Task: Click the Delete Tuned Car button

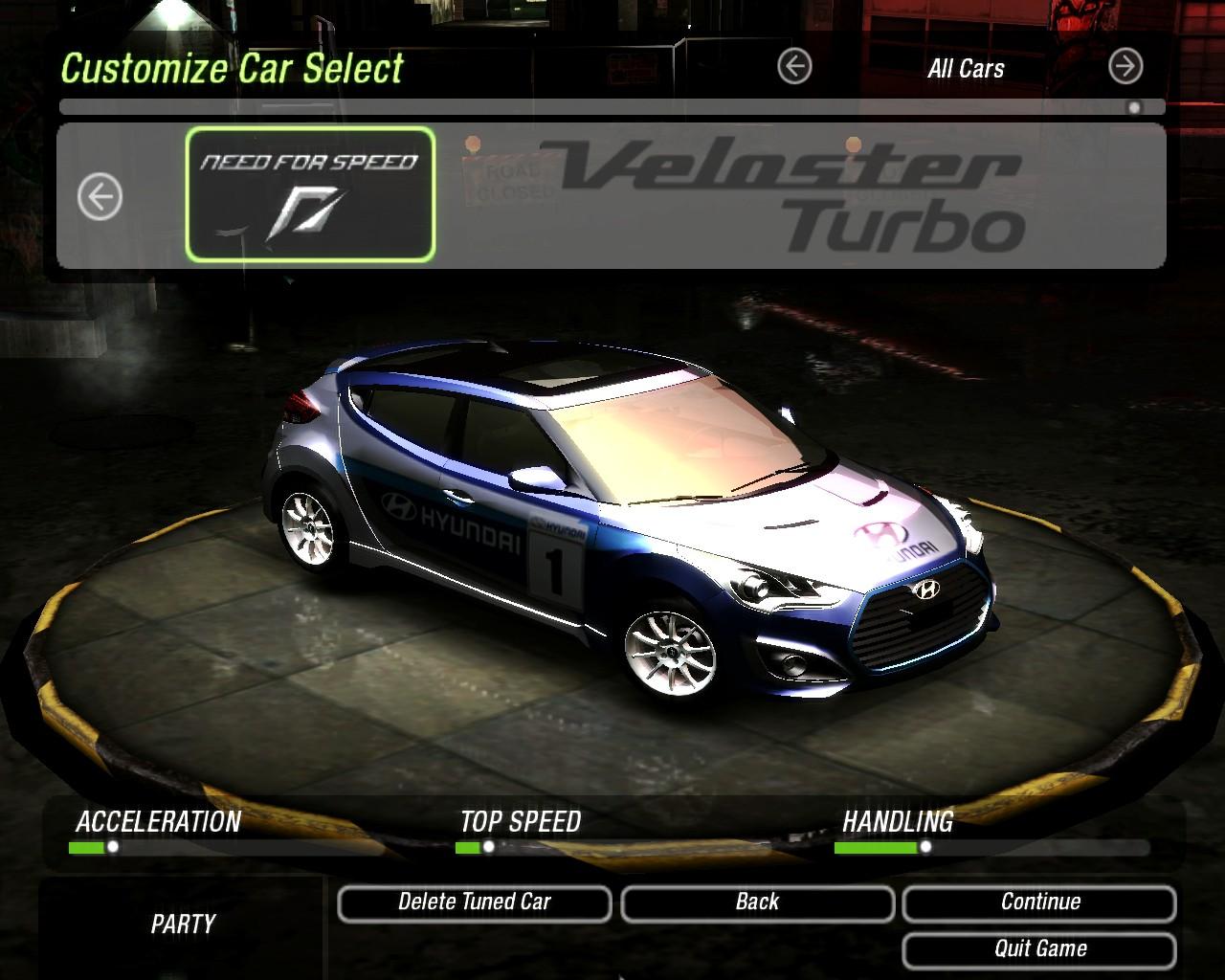Action: [x=475, y=903]
